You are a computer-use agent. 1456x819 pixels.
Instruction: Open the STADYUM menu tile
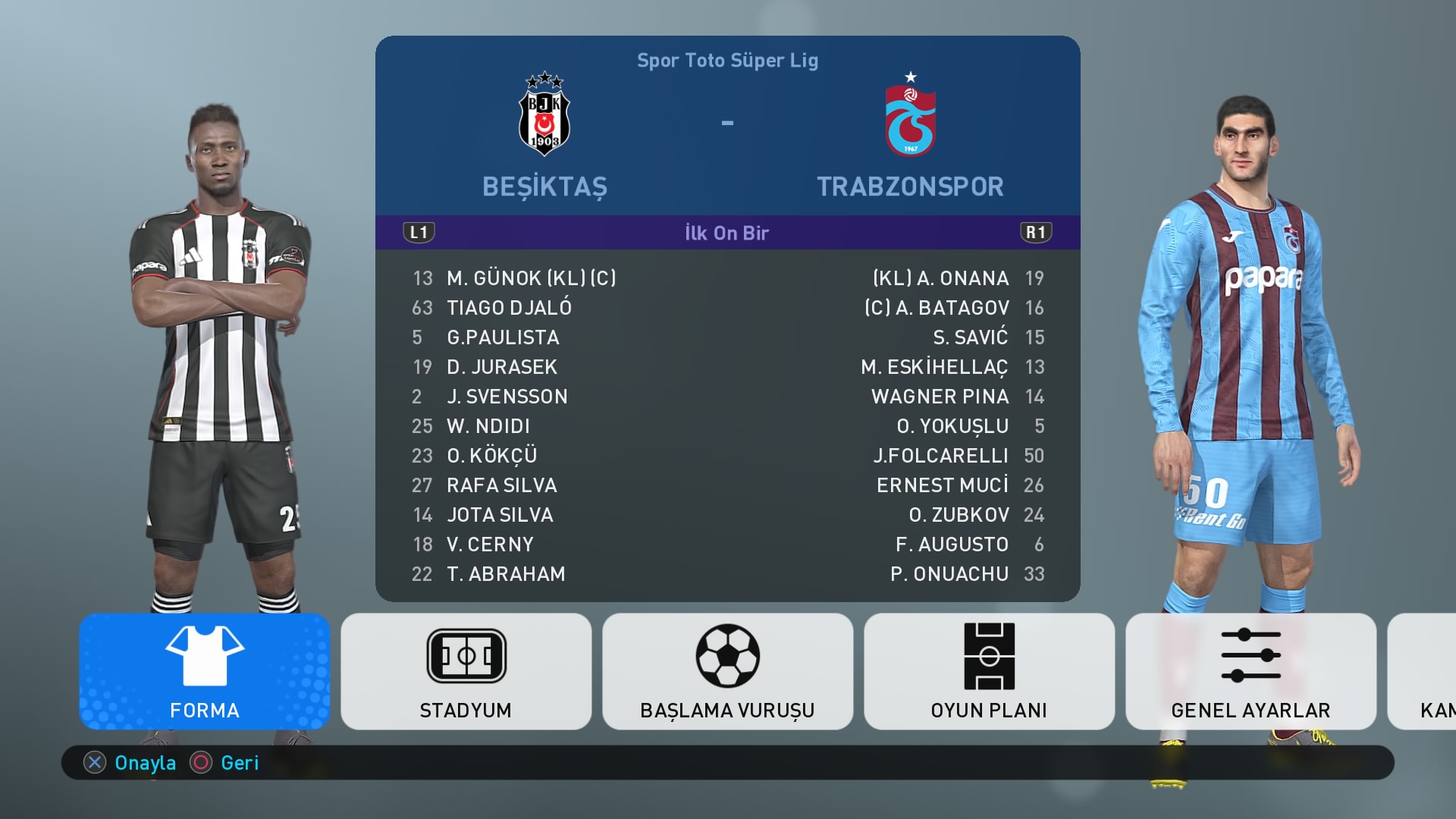click(x=466, y=671)
